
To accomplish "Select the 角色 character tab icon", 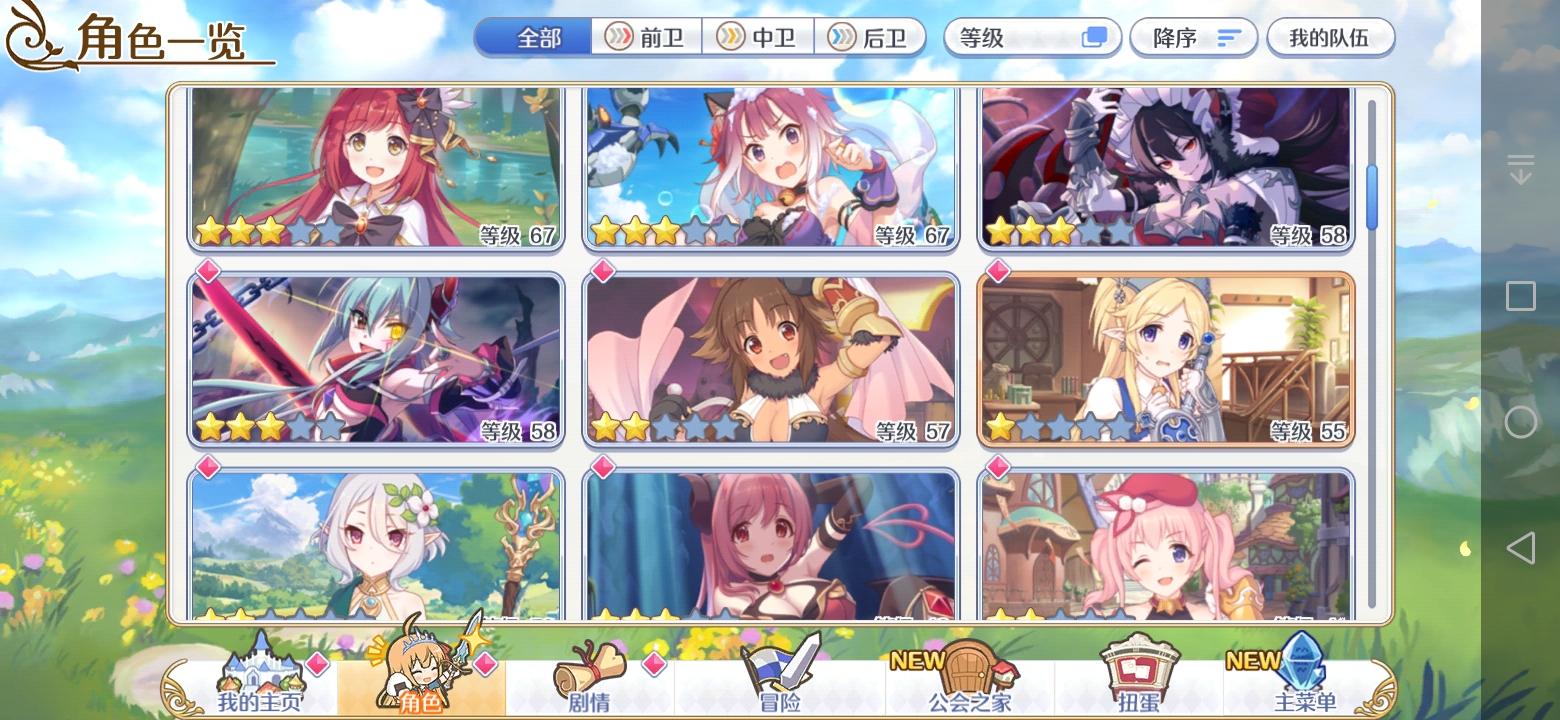I will [x=422, y=680].
